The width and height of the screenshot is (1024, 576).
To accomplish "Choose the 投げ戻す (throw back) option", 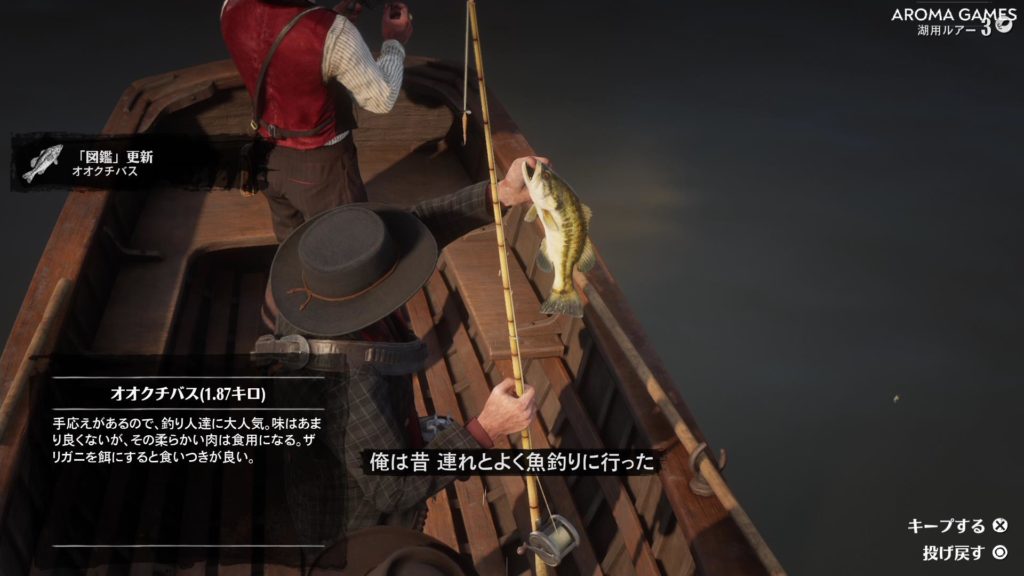I will point(965,552).
